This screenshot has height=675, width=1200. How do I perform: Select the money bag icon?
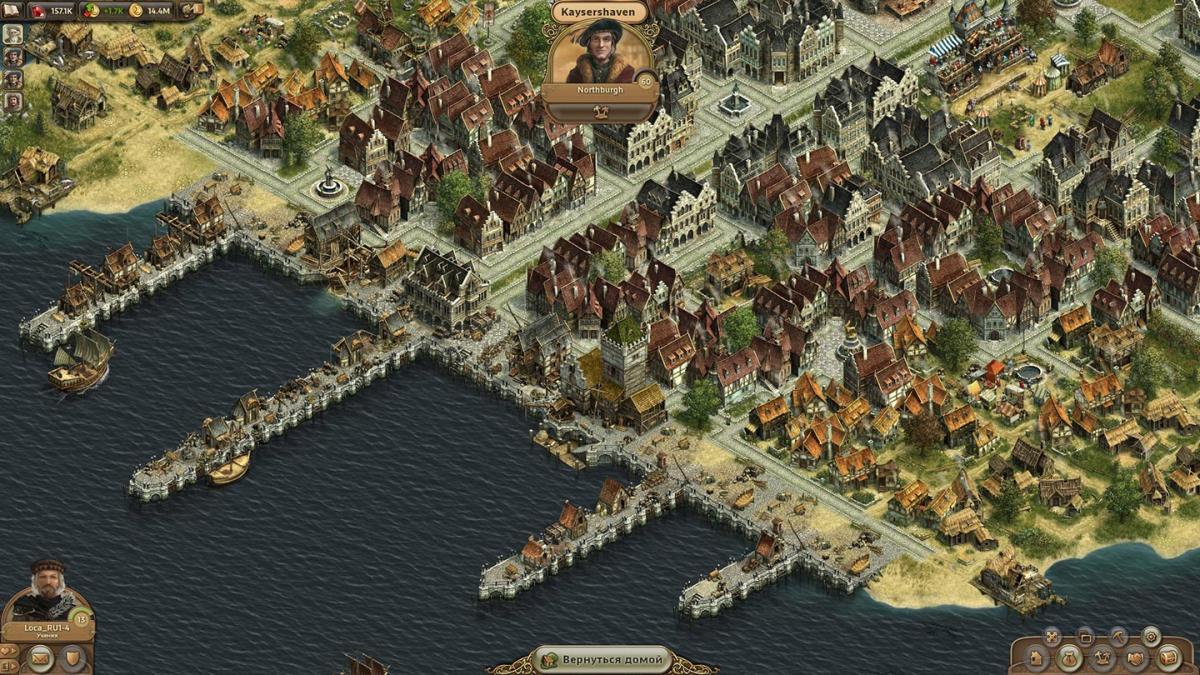(1069, 659)
